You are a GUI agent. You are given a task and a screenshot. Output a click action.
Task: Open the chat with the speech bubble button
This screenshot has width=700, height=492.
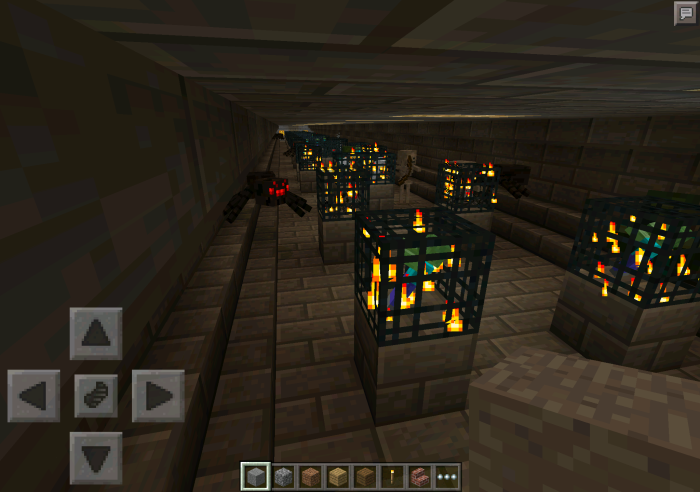(x=685, y=13)
